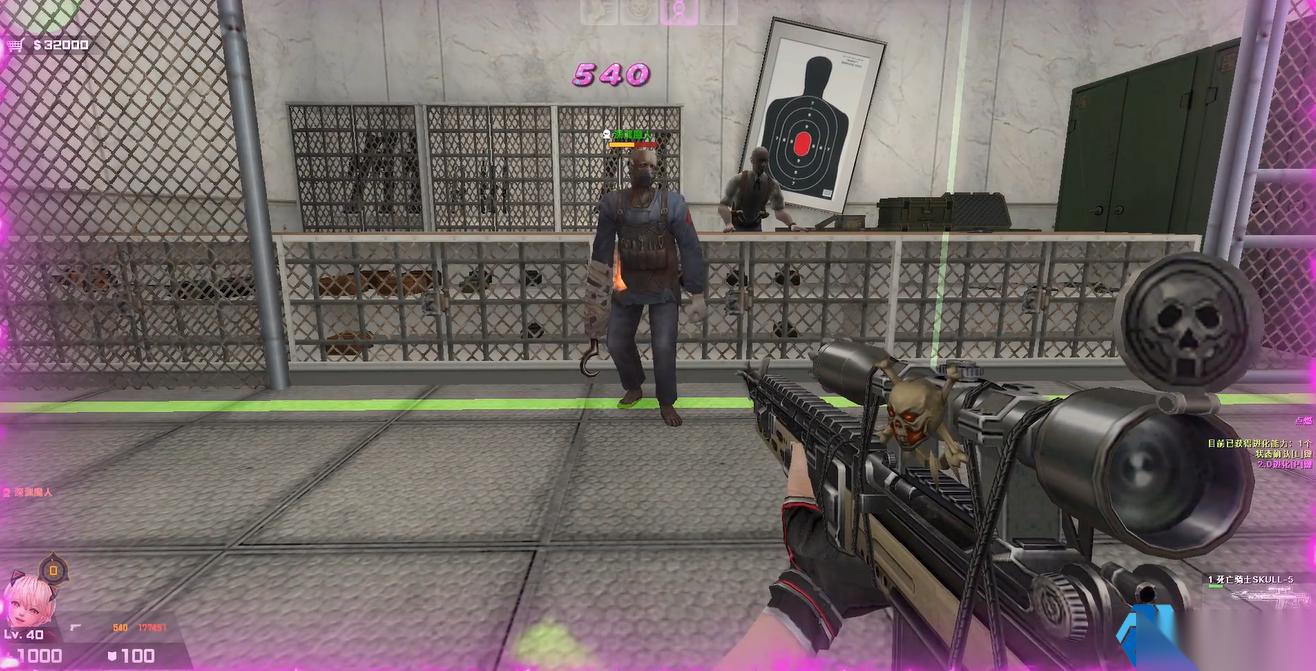Activate the skill badge showing 0
Image resolution: width=1316 pixels, height=671 pixels.
(x=55, y=571)
